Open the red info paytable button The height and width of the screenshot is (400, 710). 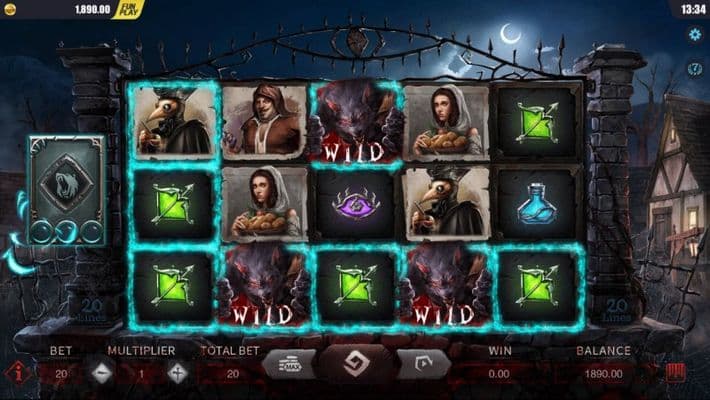[x=15, y=373]
